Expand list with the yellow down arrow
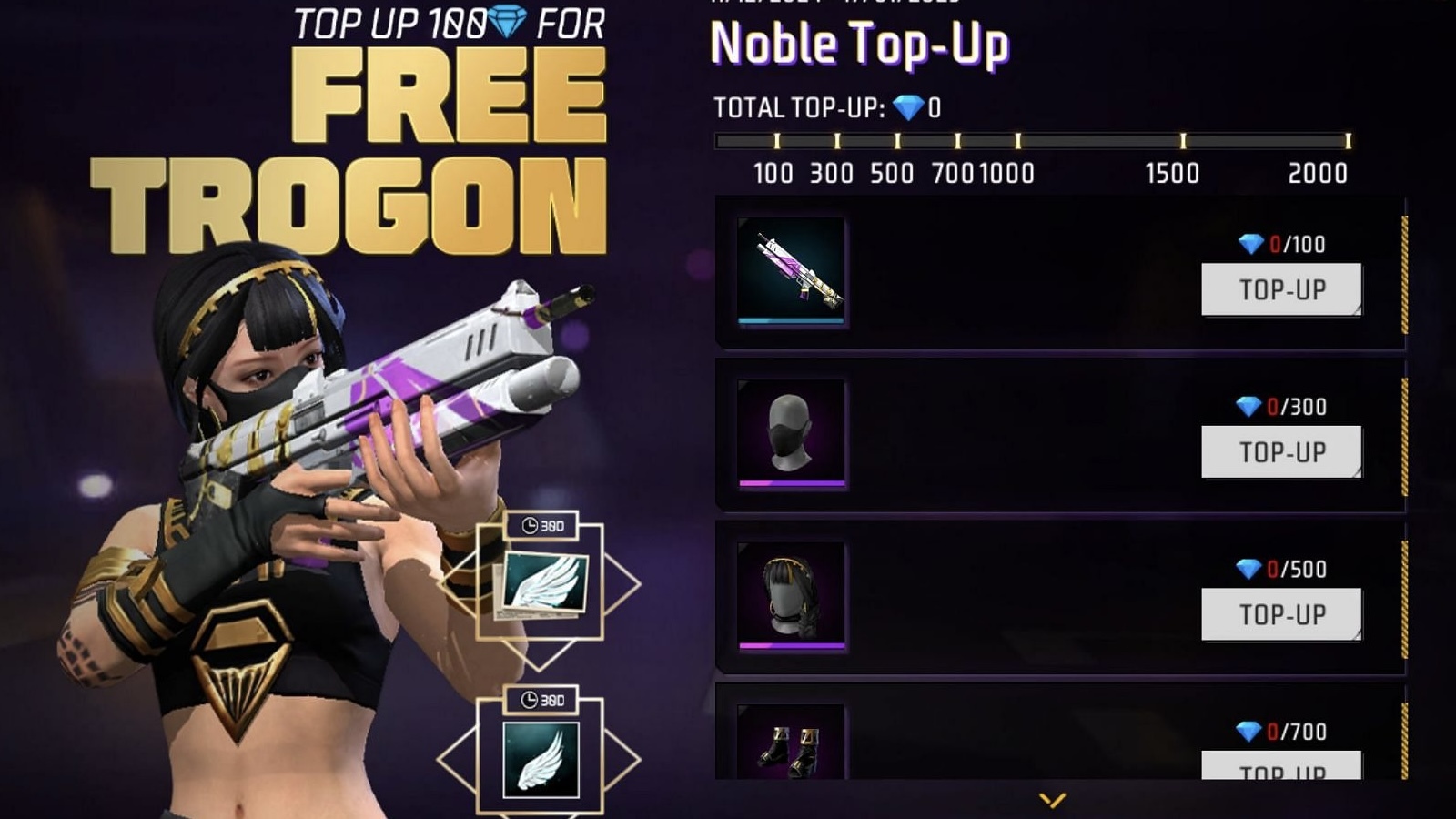This screenshot has width=1456, height=819. 1052,800
